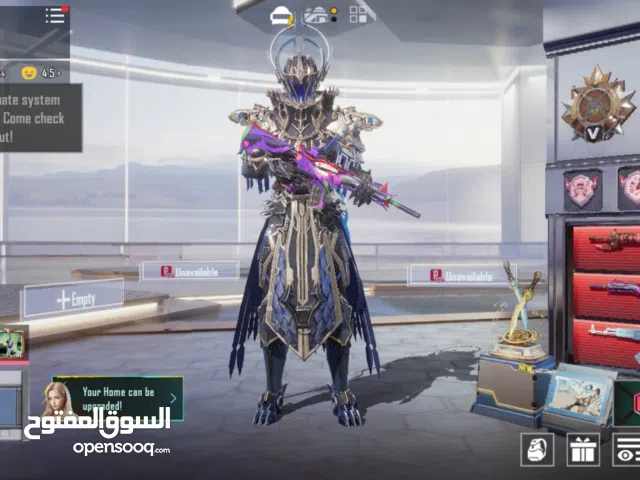Switch to the vehicle view icon

coord(318,14)
